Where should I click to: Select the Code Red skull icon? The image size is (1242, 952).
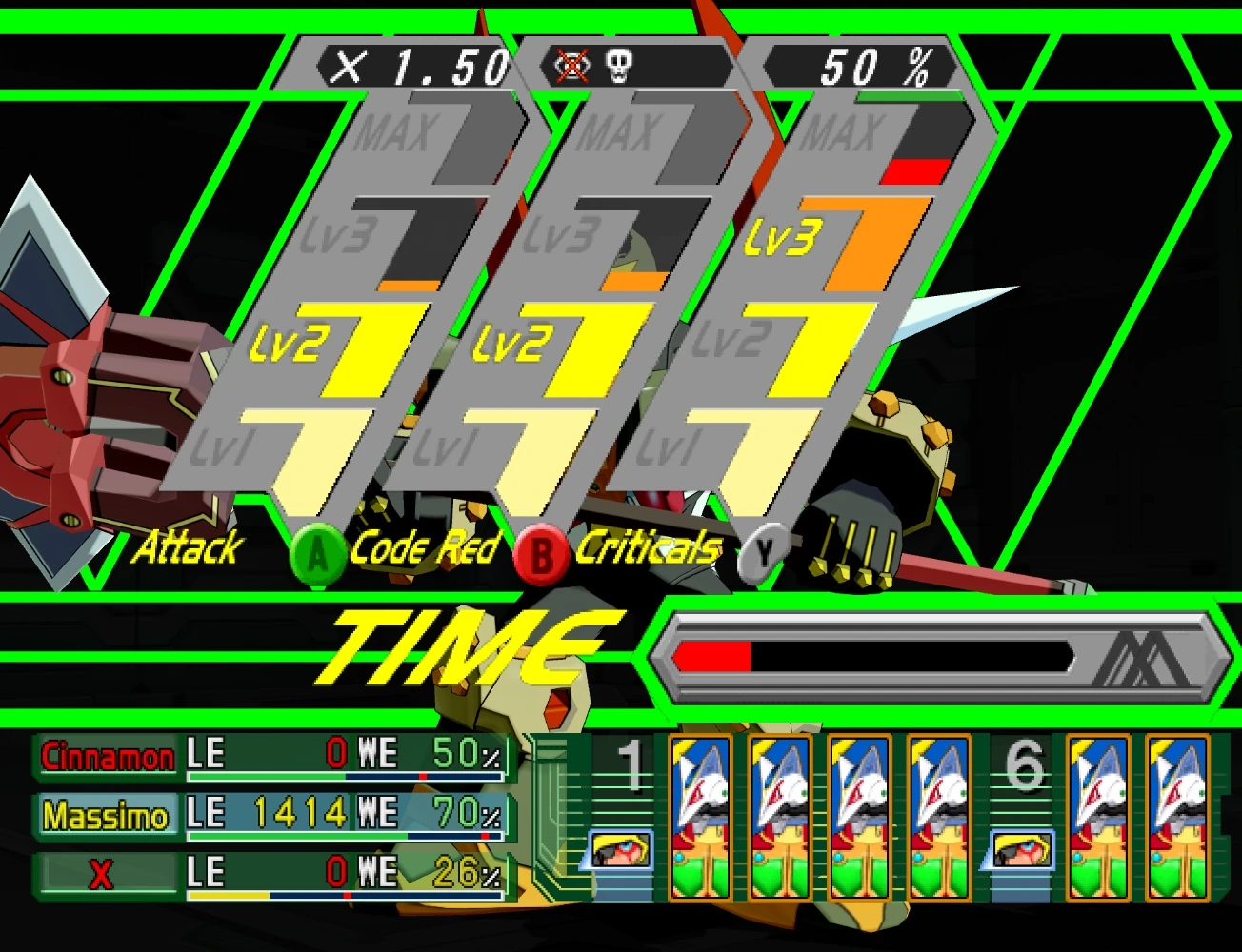(620, 65)
